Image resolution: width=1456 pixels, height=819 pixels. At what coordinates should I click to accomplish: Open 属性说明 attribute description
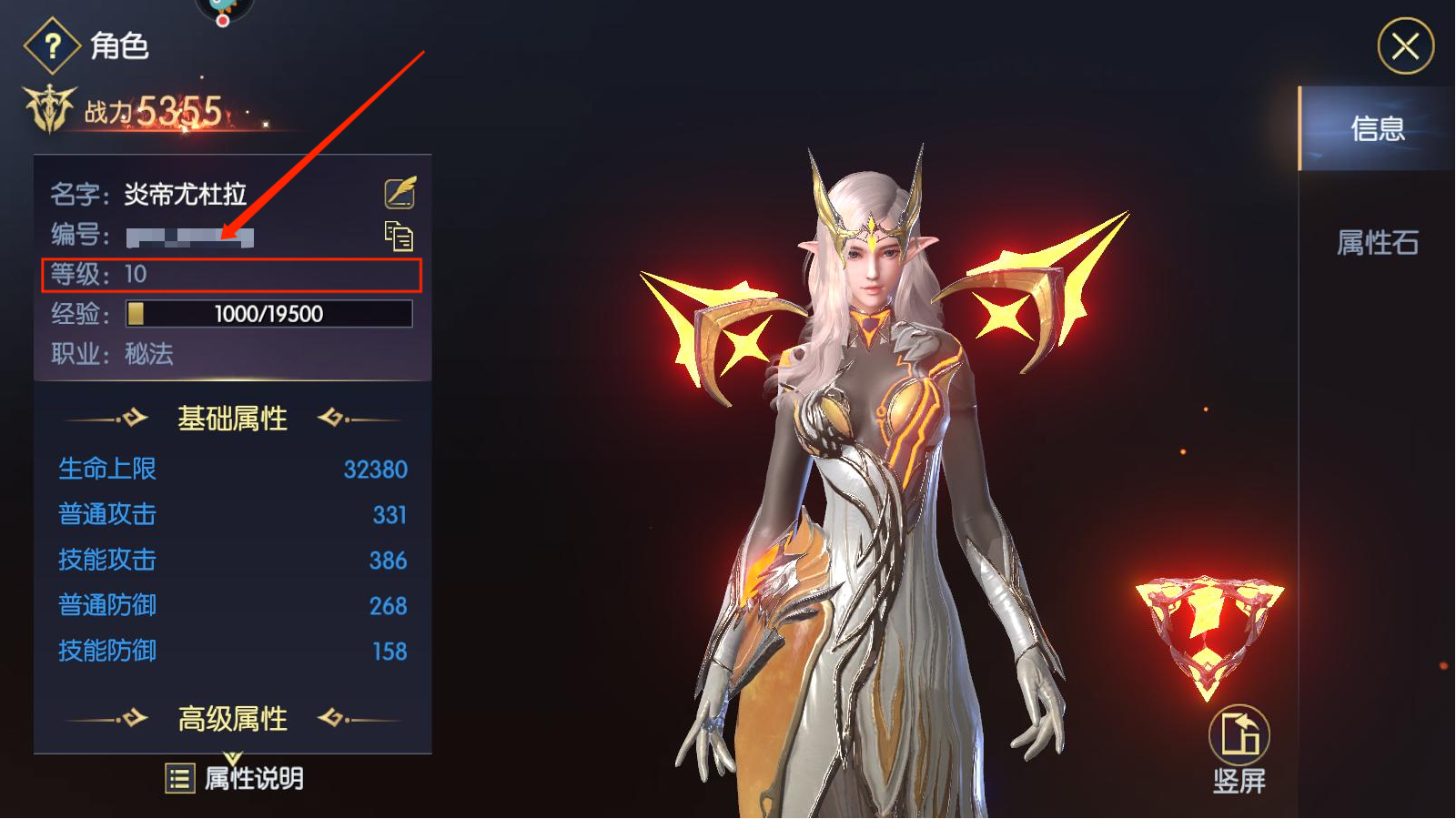tap(235, 778)
